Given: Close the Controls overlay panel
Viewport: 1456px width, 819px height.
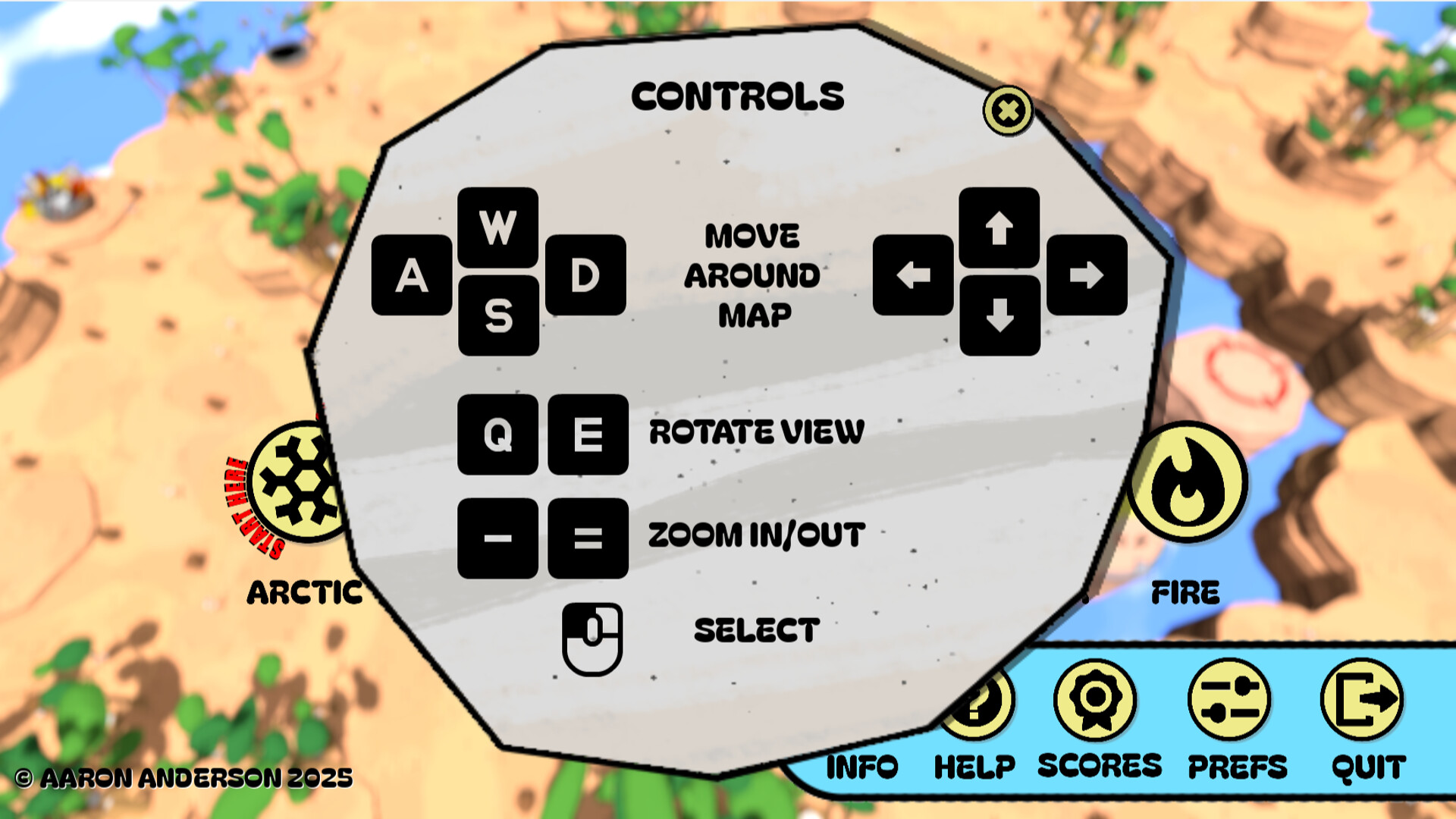Looking at the screenshot, I should tap(1007, 111).
